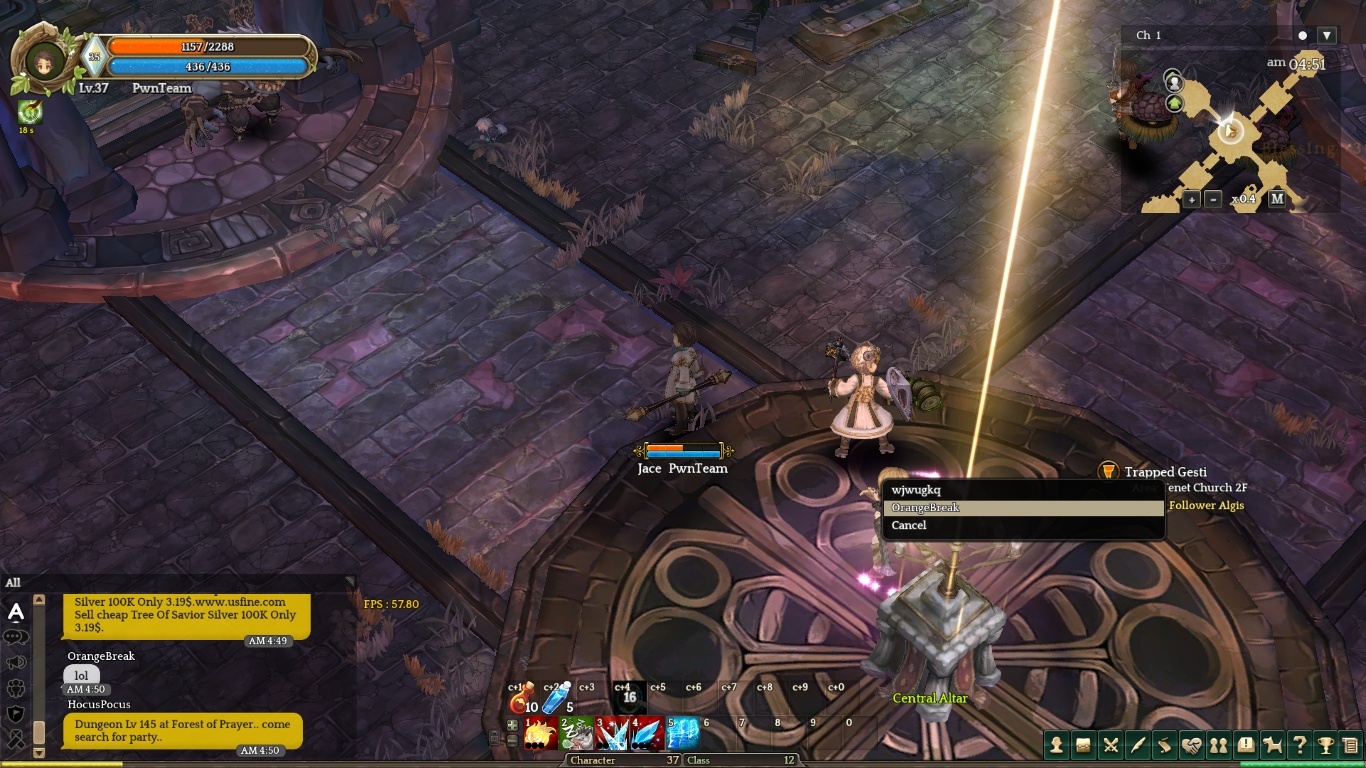Viewport: 1366px width, 768px height.
Task: Open the help question mark icon
Action: click(x=1299, y=745)
